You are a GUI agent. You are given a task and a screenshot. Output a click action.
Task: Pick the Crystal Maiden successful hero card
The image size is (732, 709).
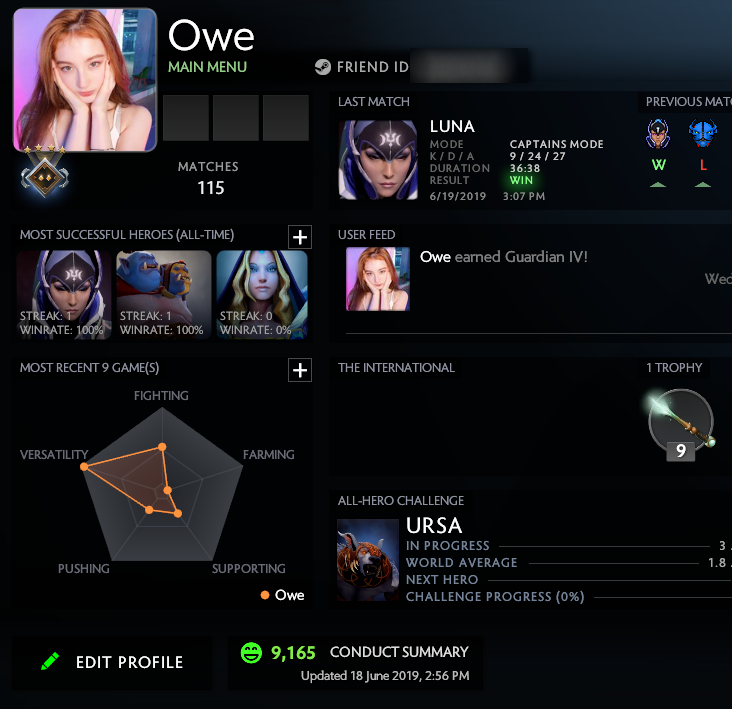pos(261,294)
